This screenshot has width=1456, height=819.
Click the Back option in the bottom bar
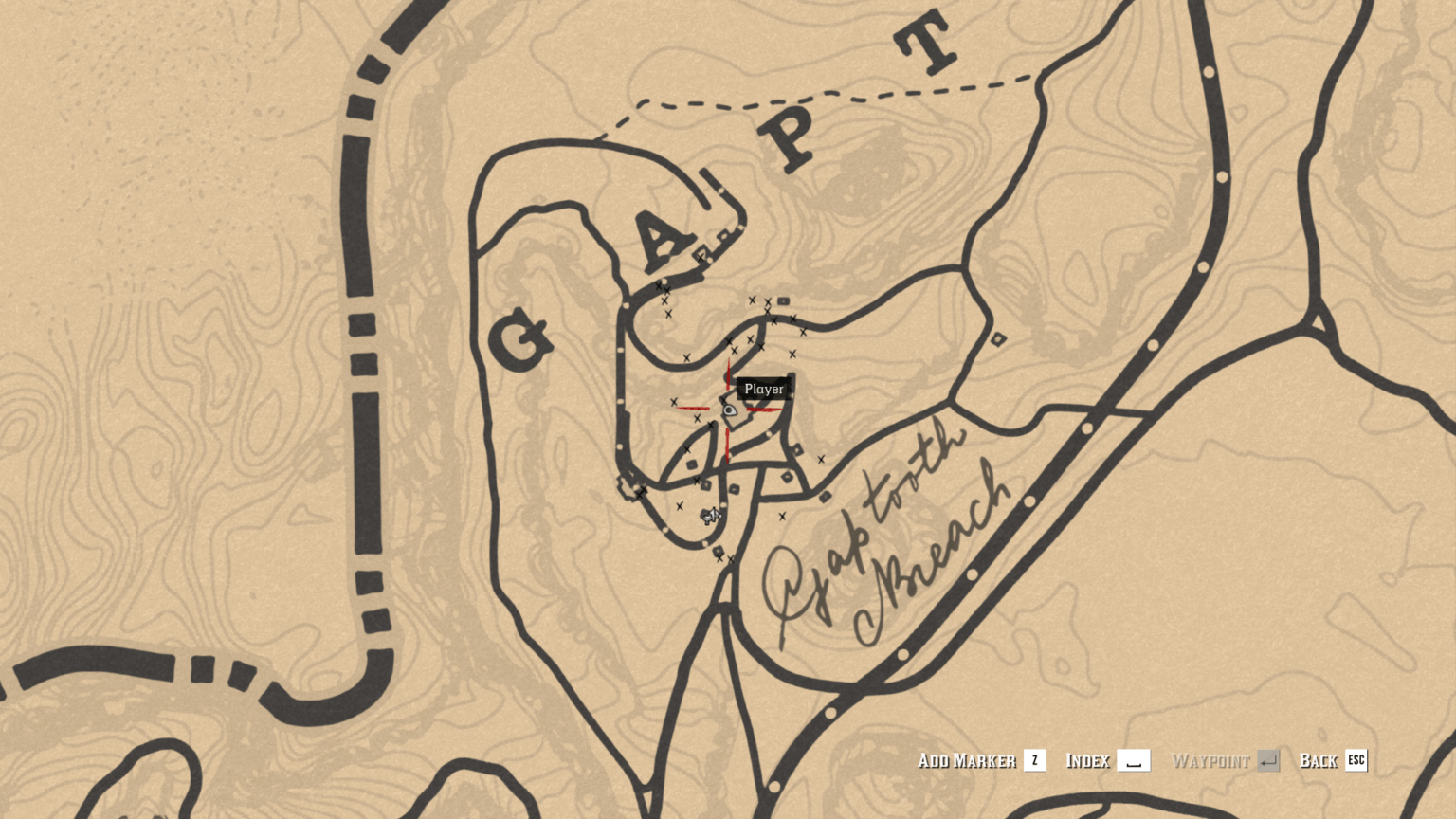click(x=1318, y=760)
